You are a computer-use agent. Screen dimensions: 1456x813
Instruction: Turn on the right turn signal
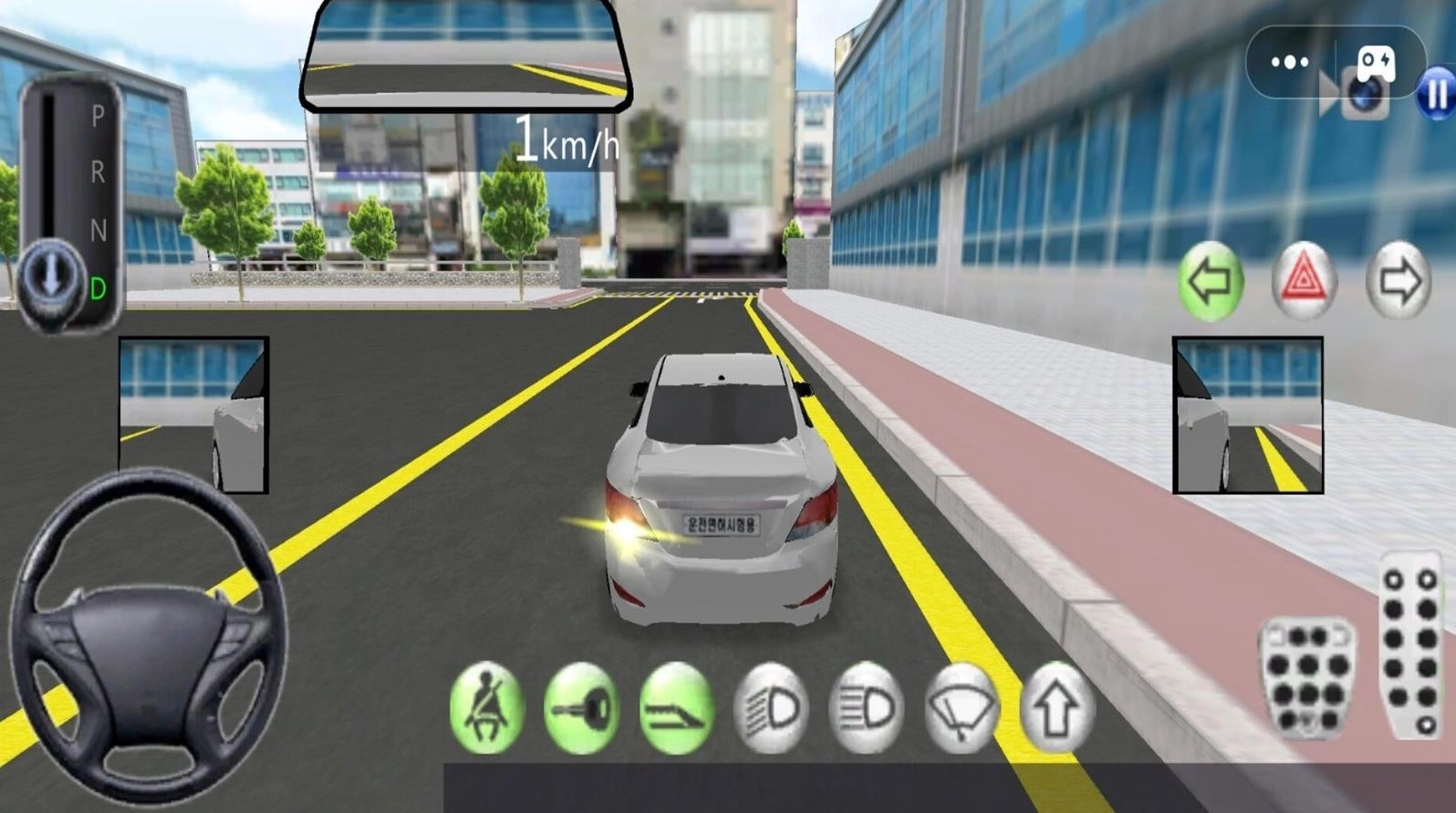[x=1399, y=281]
